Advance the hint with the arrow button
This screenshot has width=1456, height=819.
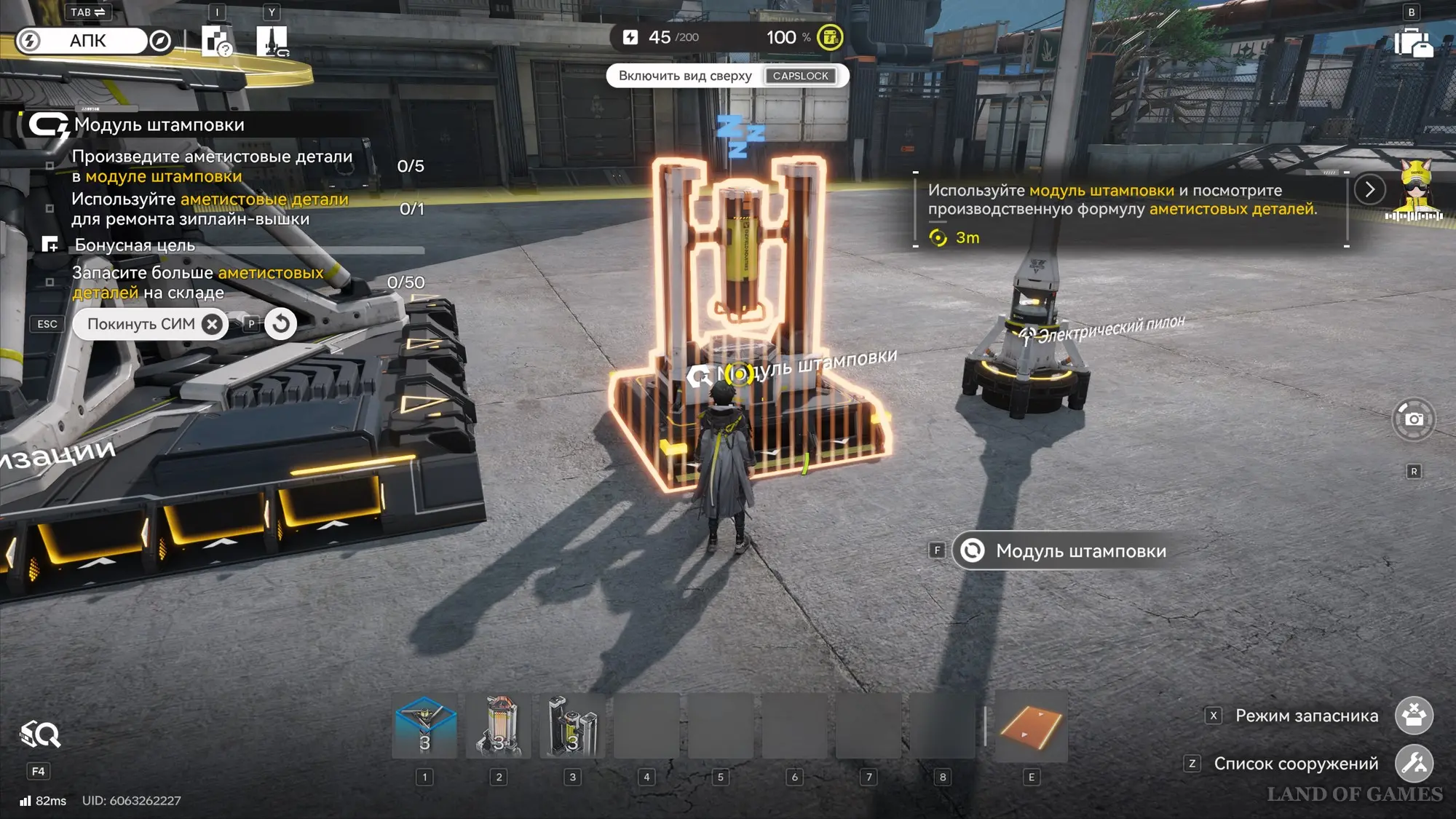click(1369, 190)
